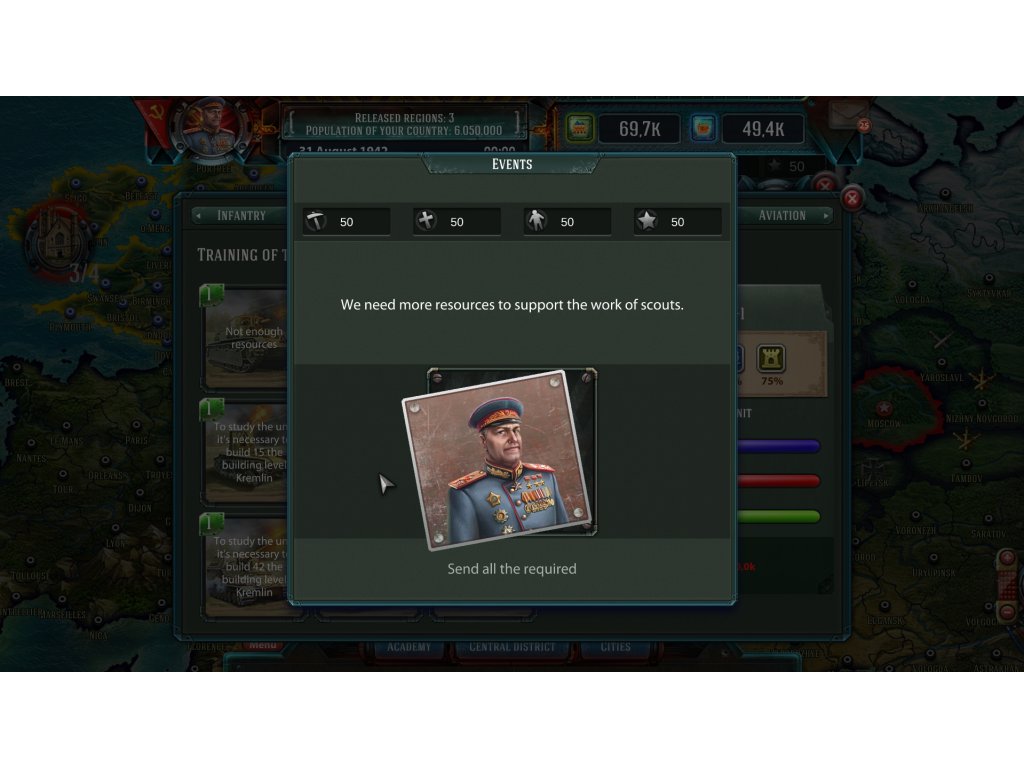Send all the required resources
Screen dimensions: 1024x768
click(511, 569)
